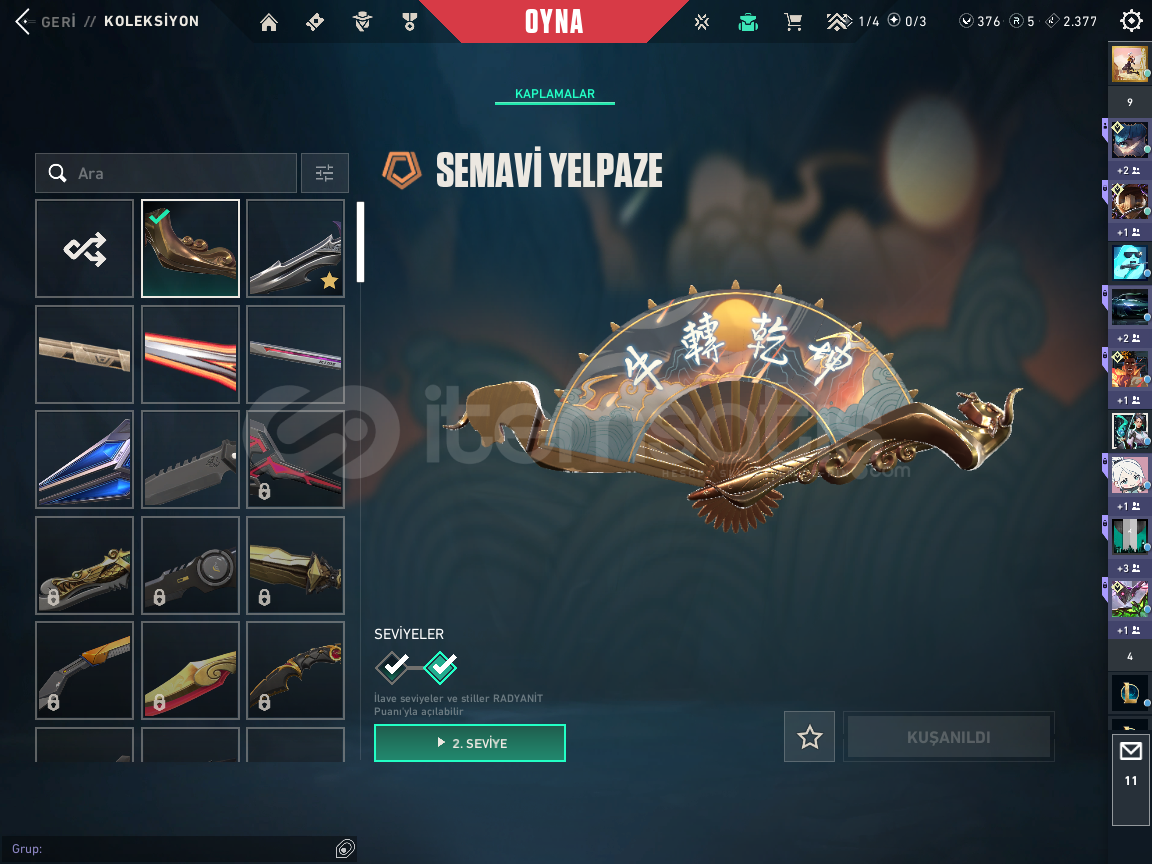
Task: Select the first level checkmark
Action: 394,664
